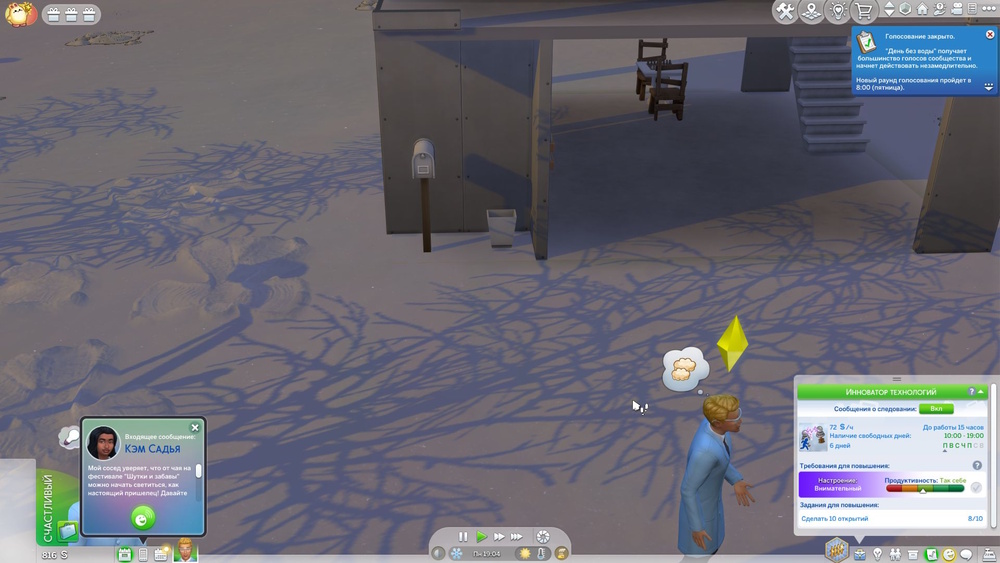1000x563 pixels.
Task: Open the lightbulb skills panel tab
Action: 877,554
